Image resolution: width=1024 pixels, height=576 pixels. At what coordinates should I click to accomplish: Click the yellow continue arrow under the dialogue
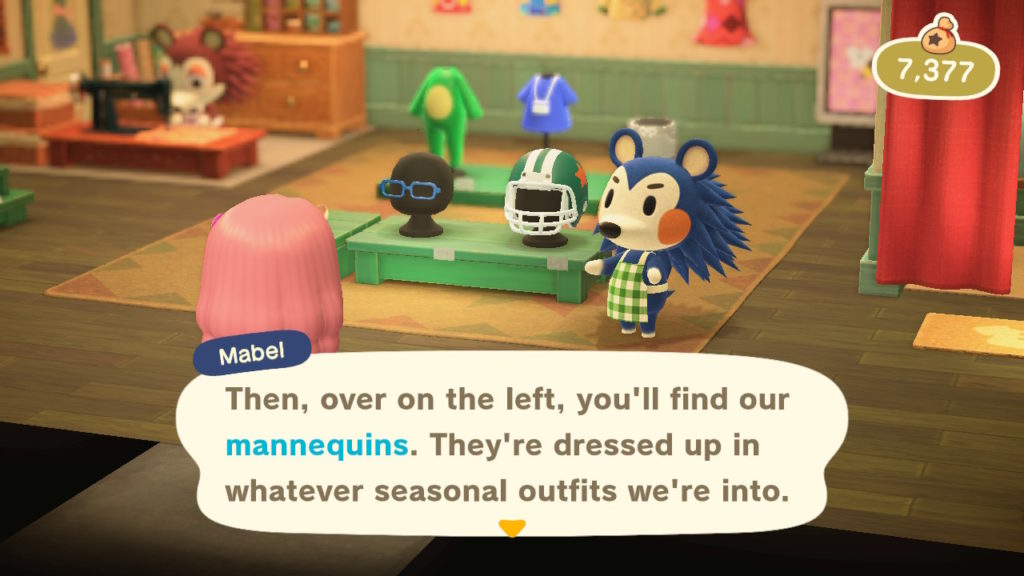click(x=511, y=528)
